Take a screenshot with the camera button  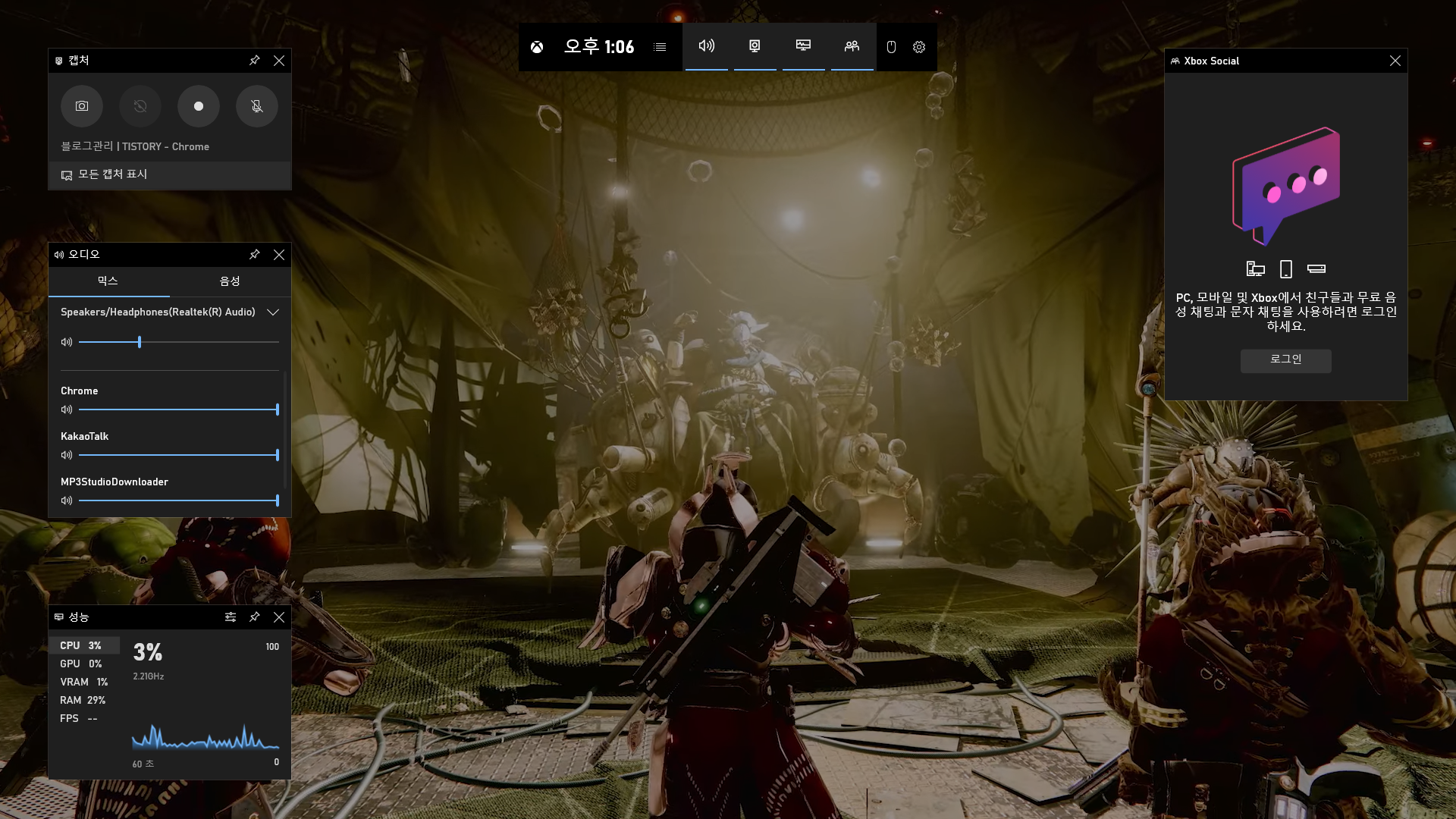[x=82, y=106]
